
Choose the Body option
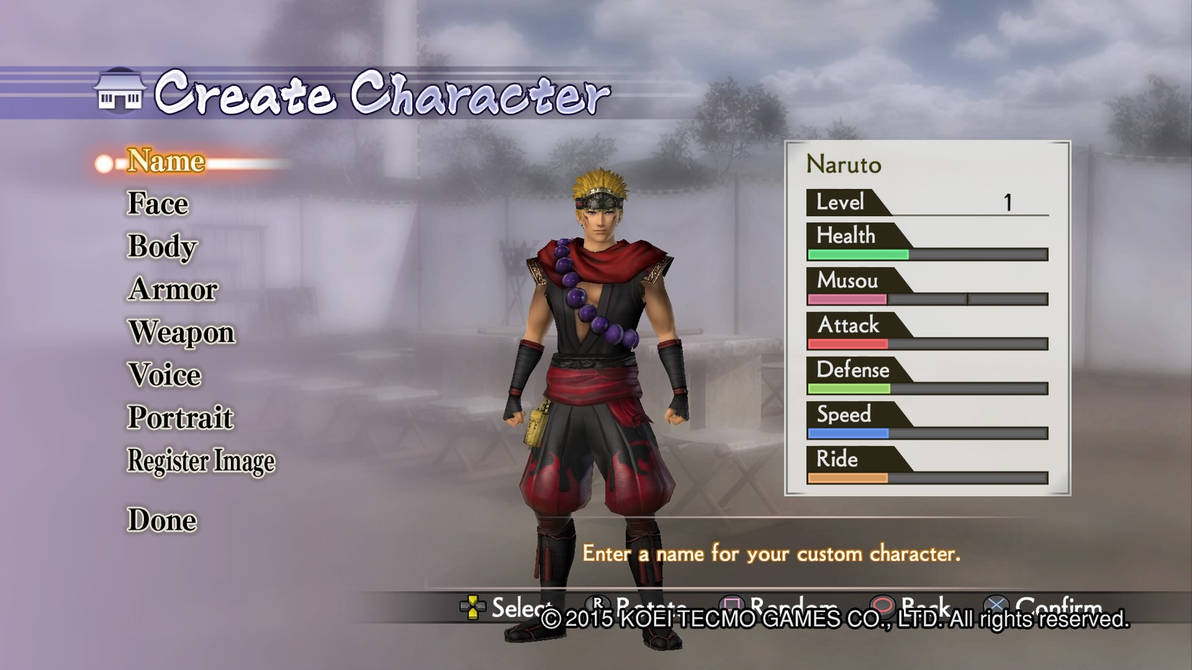pos(162,247)
